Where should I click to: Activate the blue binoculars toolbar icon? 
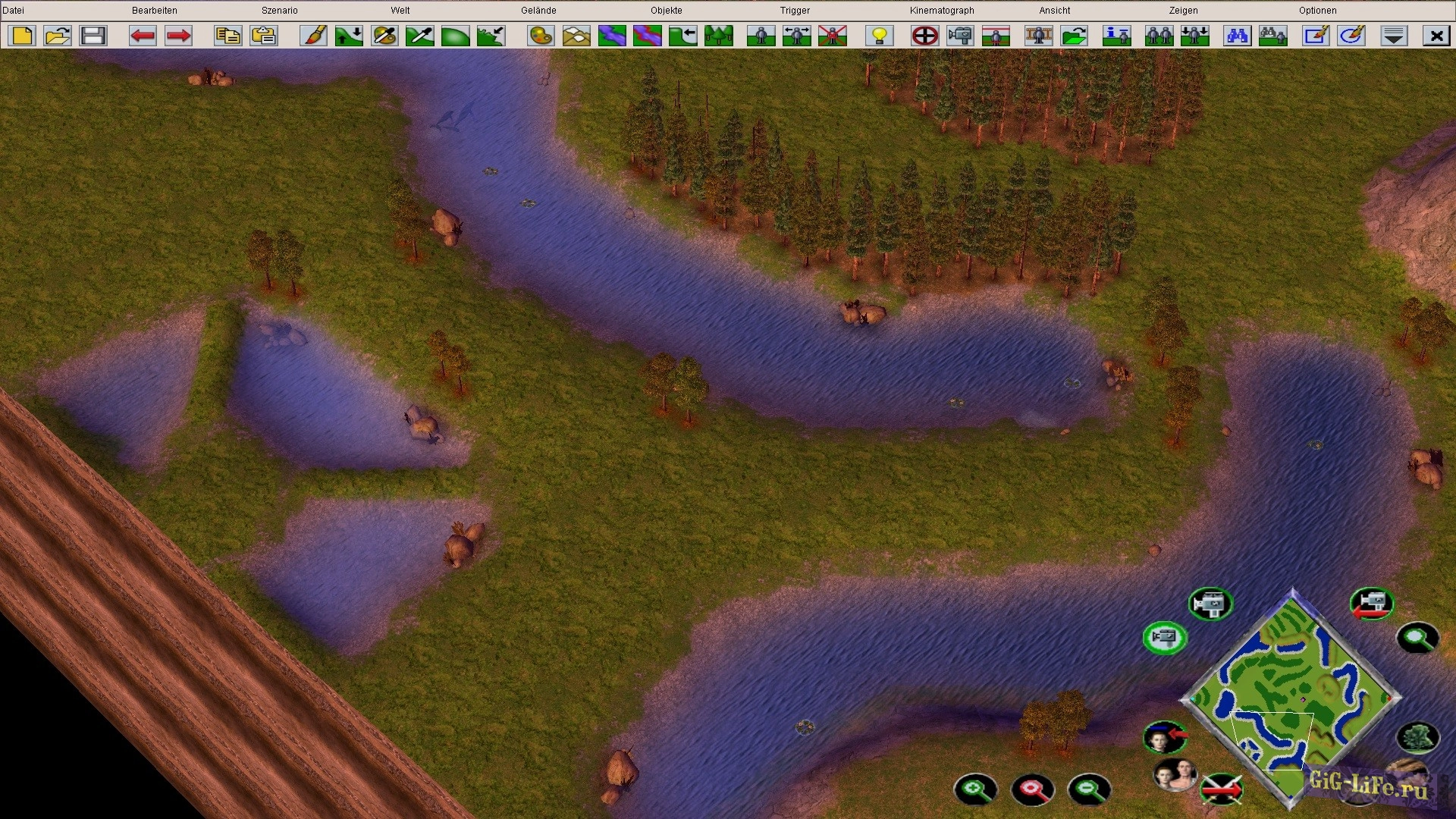point(1237,36)
